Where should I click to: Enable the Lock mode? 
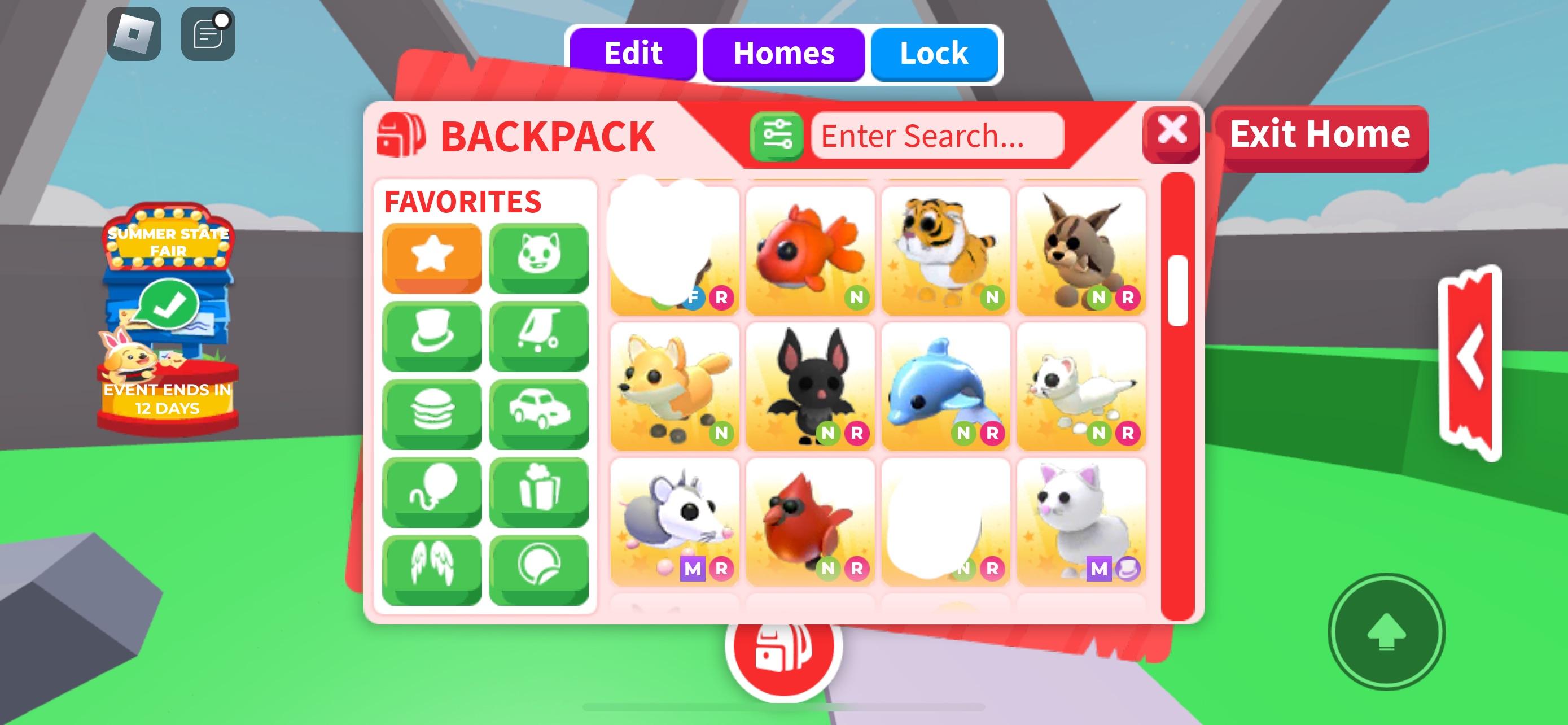(x=933, y=54)
